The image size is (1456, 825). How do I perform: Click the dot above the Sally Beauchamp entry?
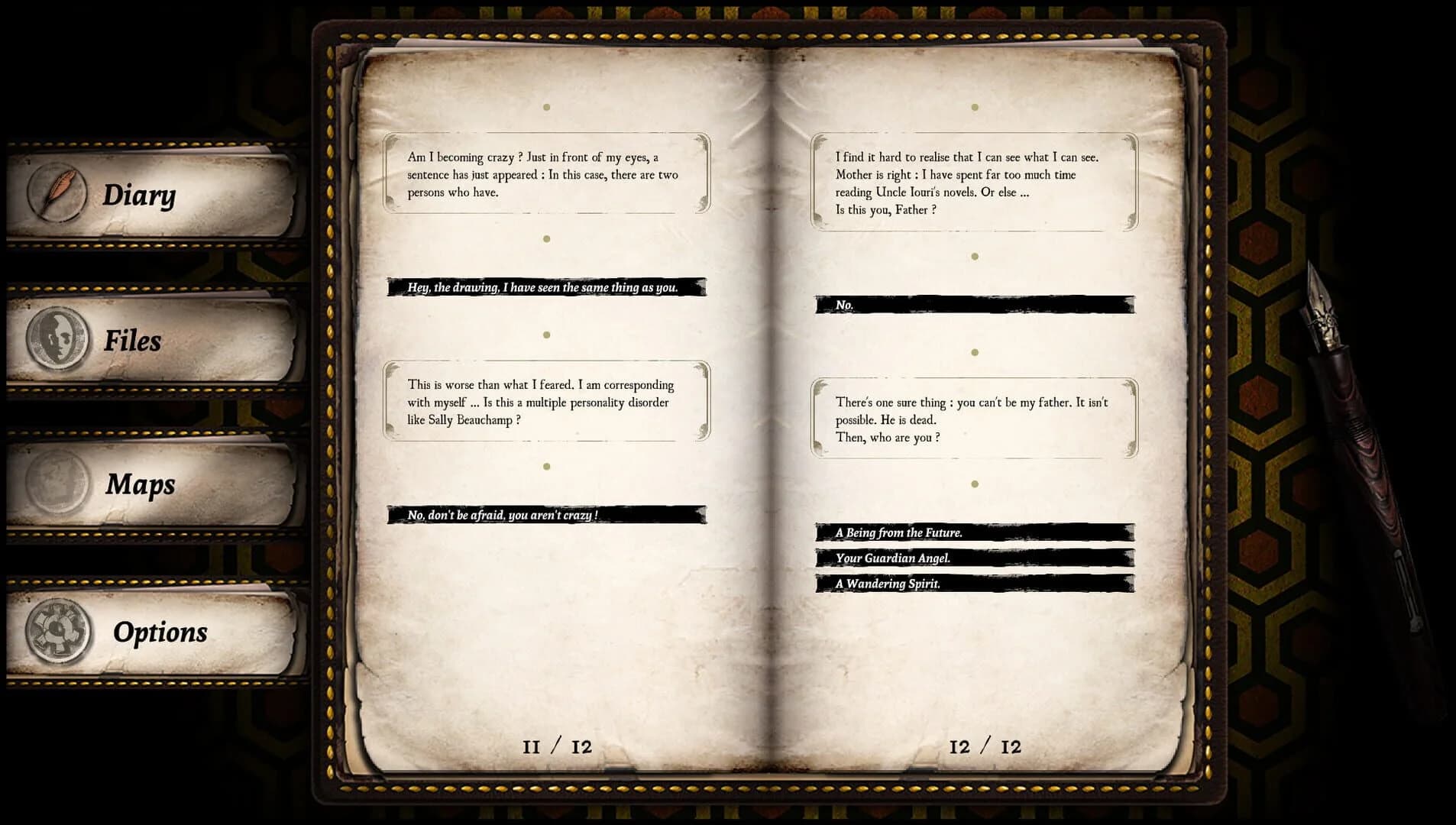click(x=545, y=334)
